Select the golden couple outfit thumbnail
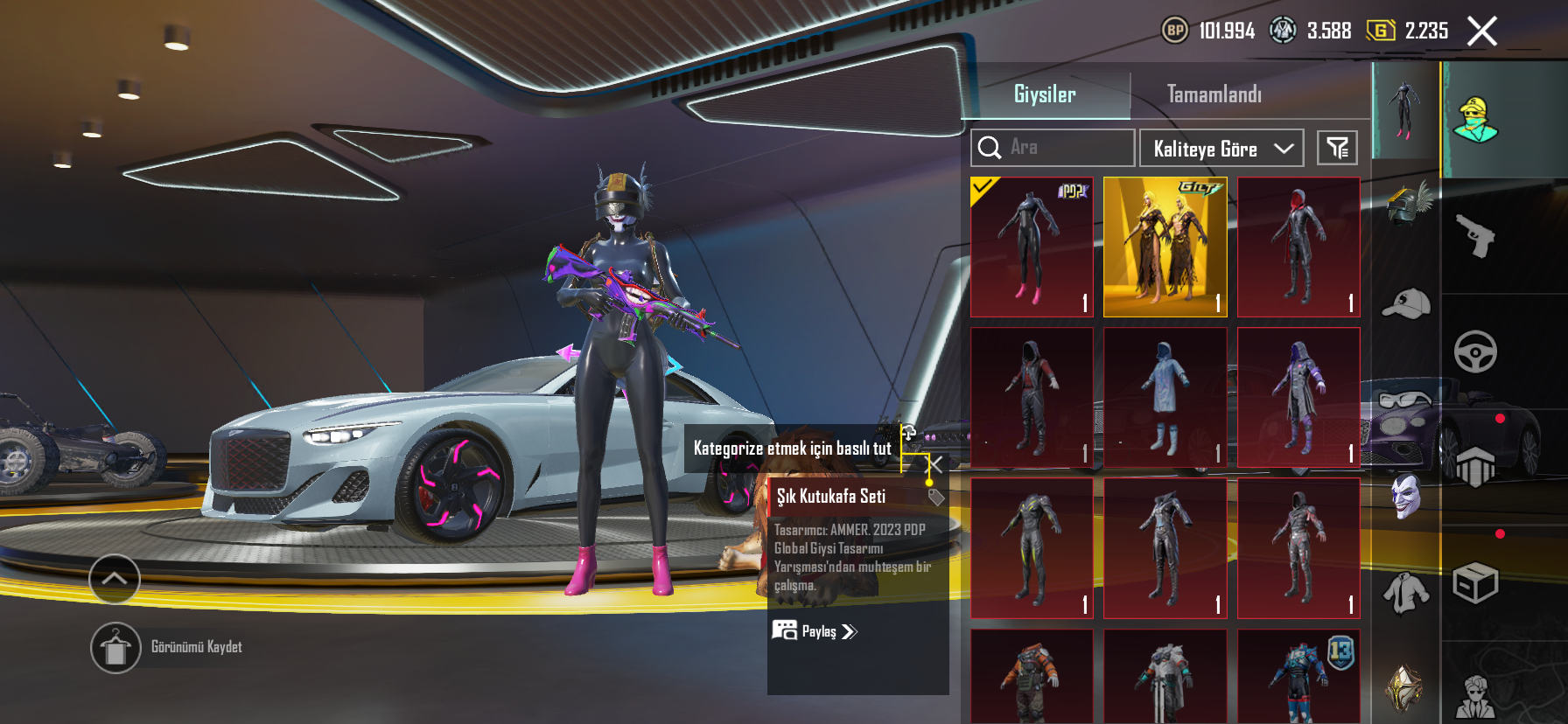Screen dimensions: 1568x724 [x=1165, y=247]
